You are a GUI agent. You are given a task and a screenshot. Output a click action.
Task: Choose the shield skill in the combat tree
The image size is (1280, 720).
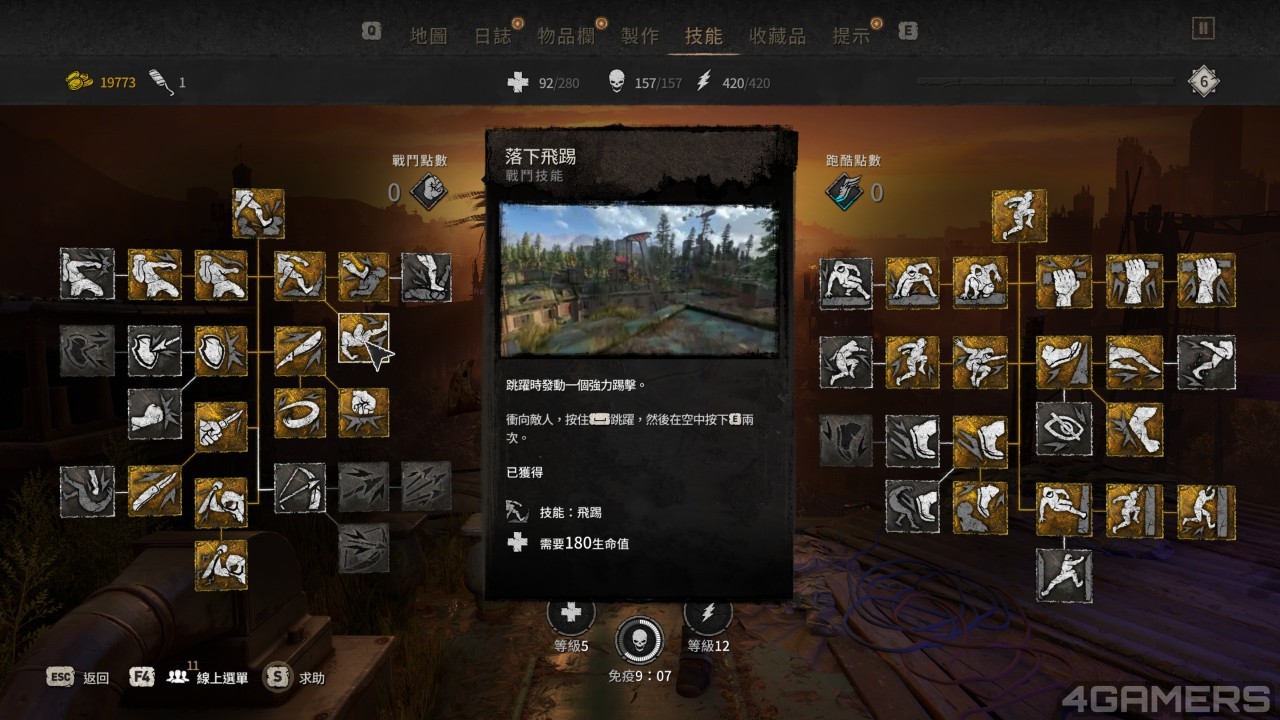tap(221, 351)
